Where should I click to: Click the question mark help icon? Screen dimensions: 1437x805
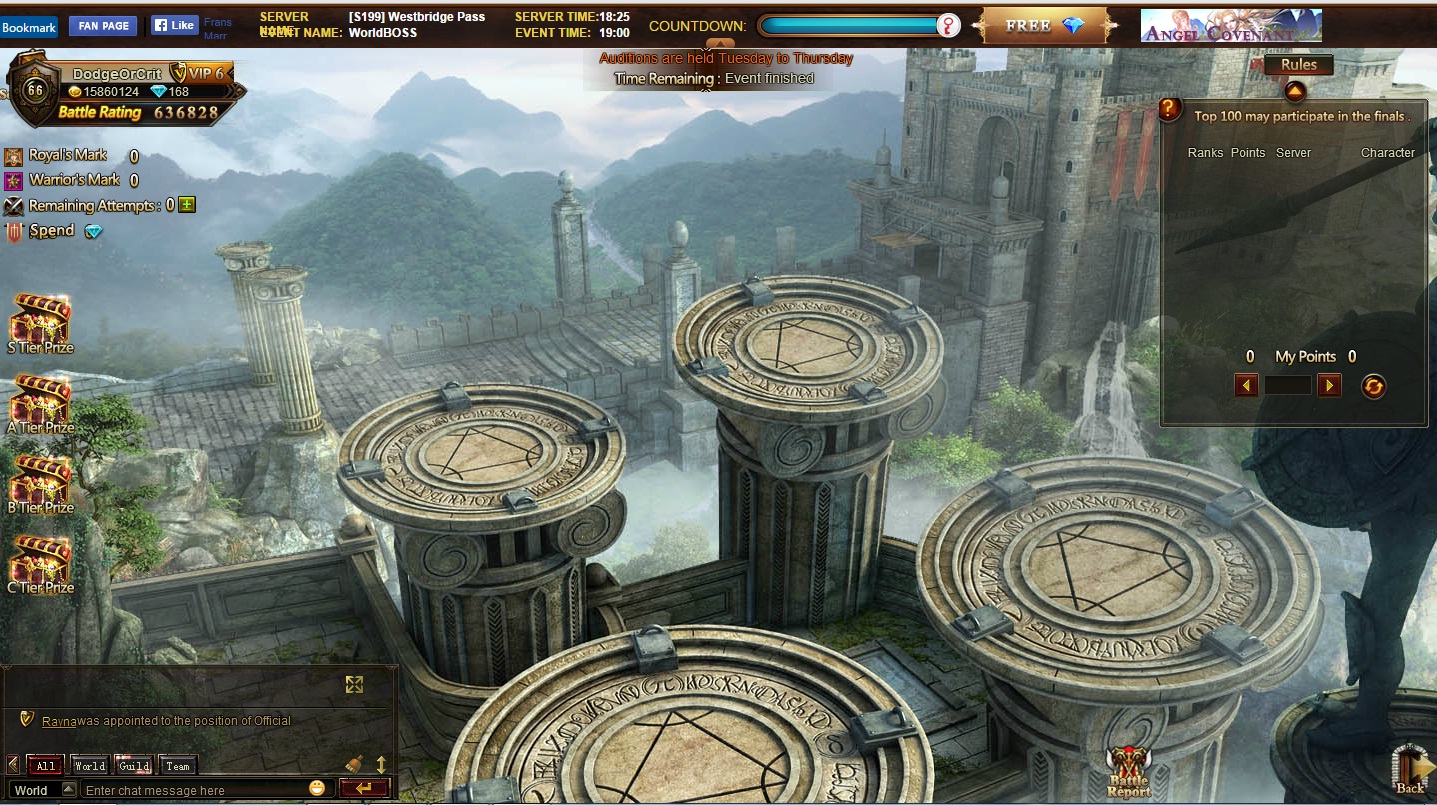[1170, 110]
